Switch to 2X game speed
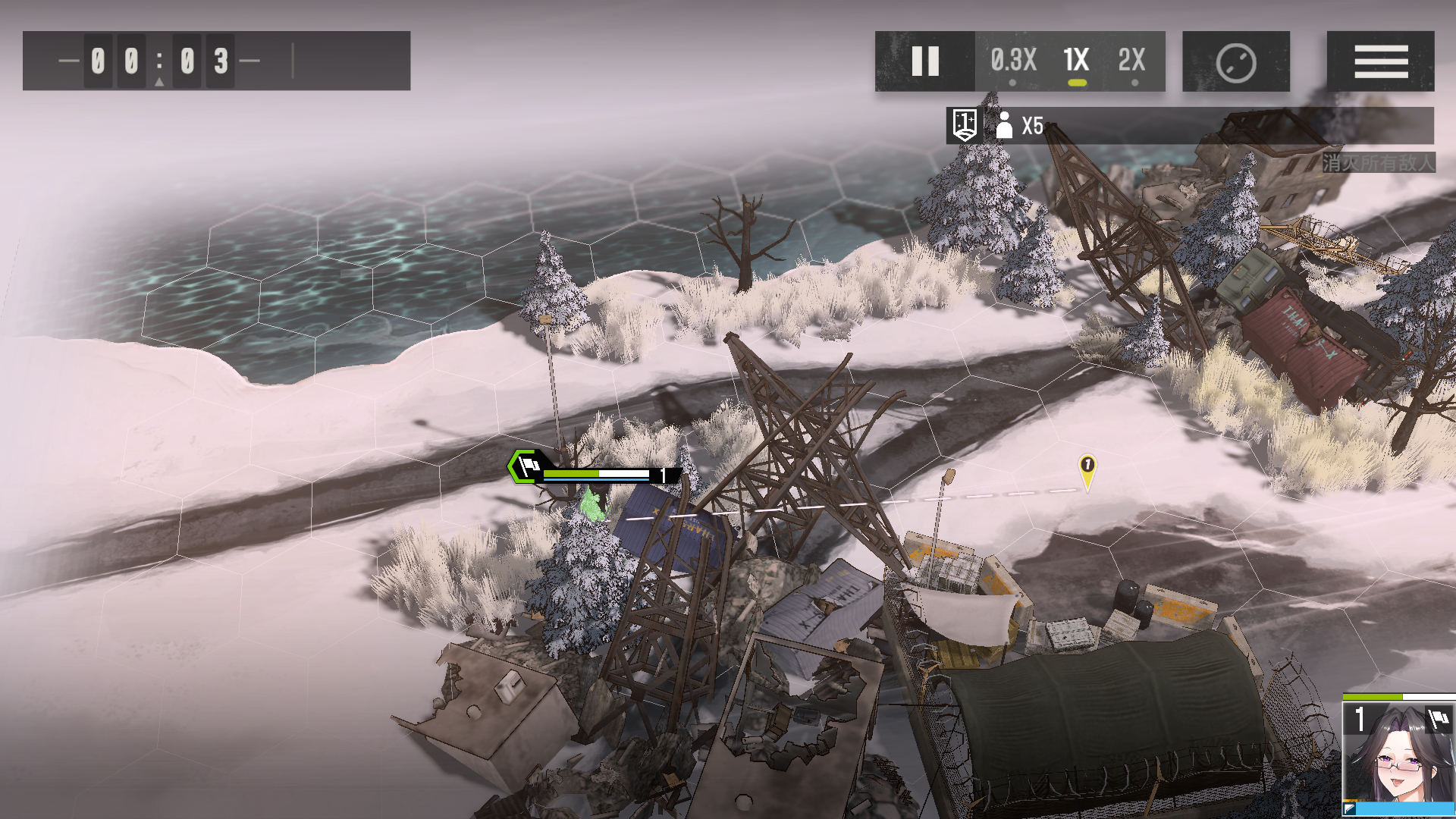The width and height of the screenshot is (1456, 819). (x=1131, y=61)
